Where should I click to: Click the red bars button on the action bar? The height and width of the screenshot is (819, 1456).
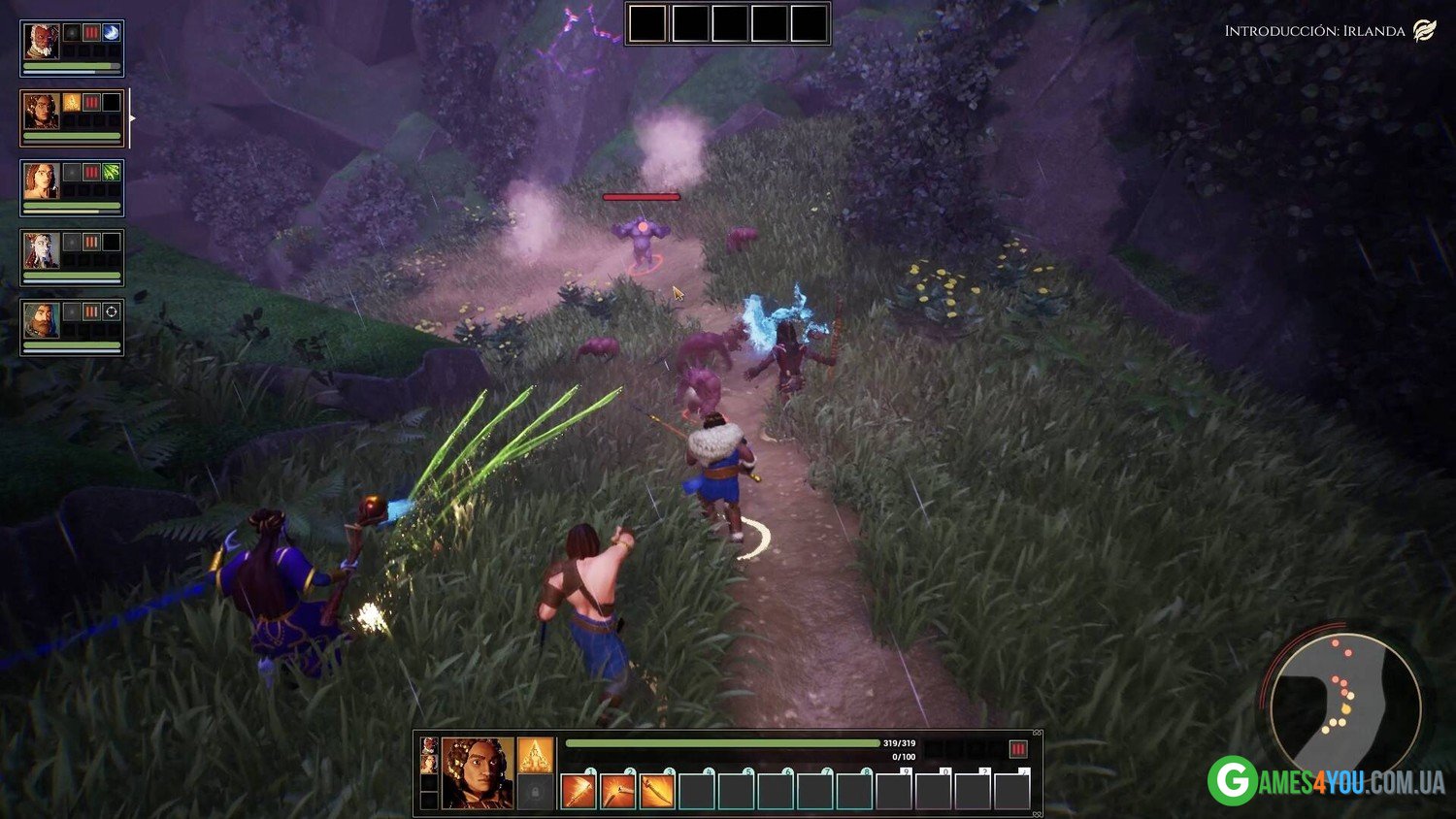click(1017, 749)
